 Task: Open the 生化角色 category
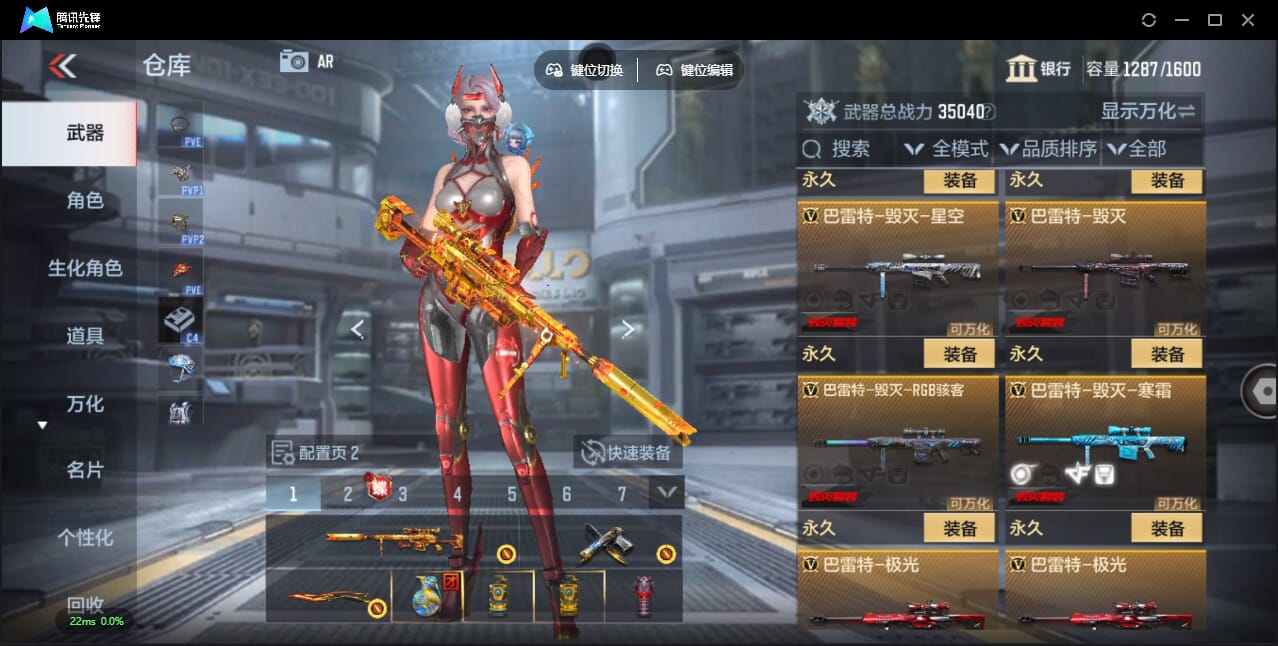pyautogui.click(x=85, y=268)
